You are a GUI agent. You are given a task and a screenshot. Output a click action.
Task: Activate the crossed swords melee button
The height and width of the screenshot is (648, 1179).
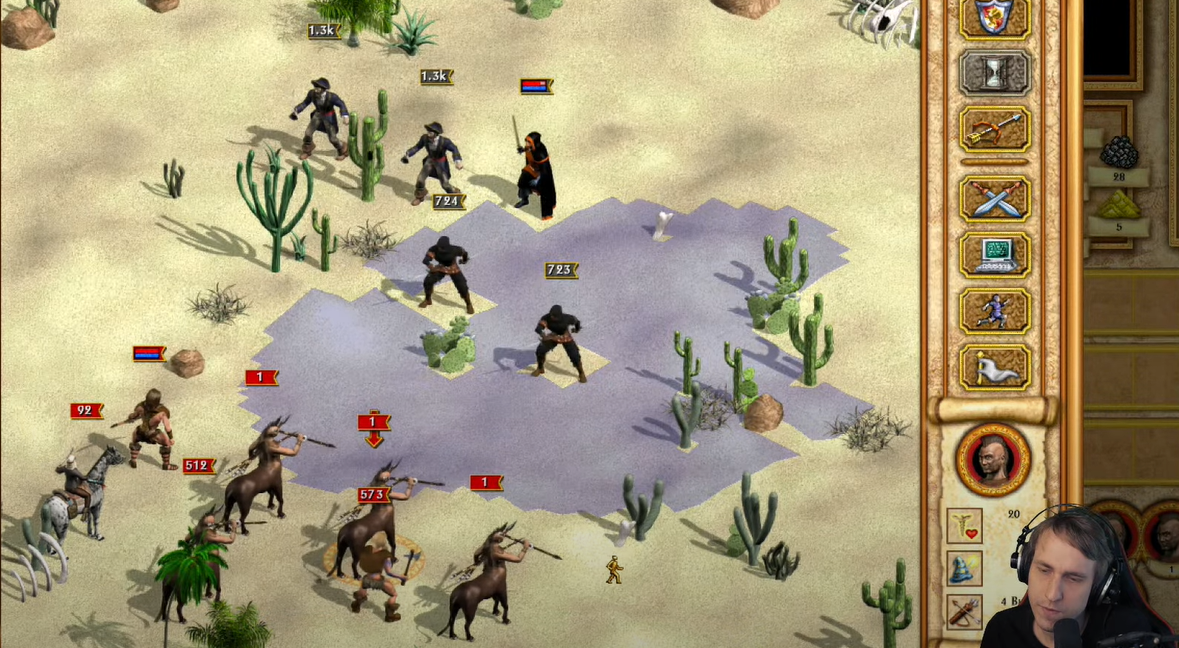[x=994, y=198]
